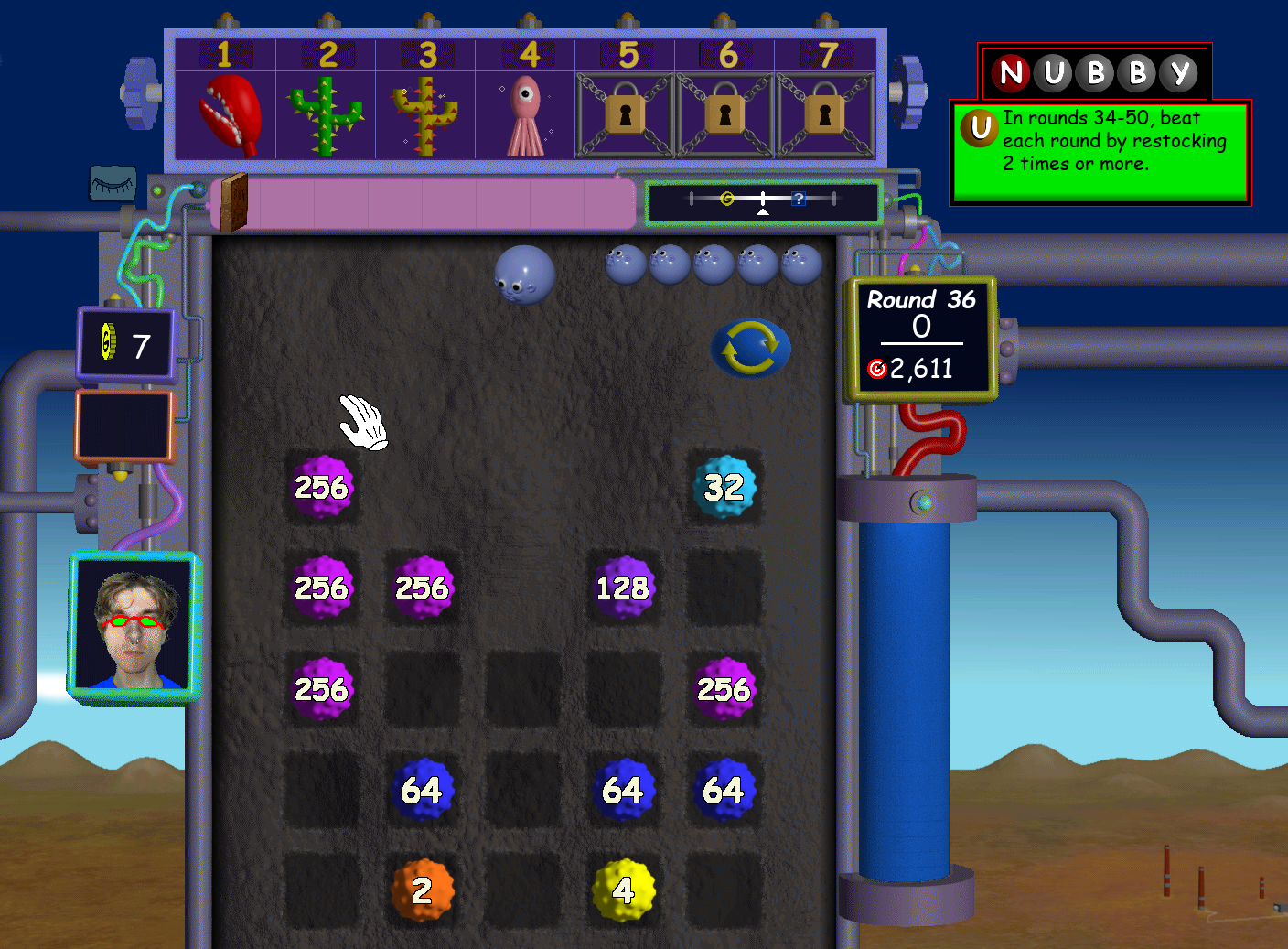Toggle the closed-eye indicator panel
Image resolution: width=1288 pixels, height=949 pixels.
112,186
